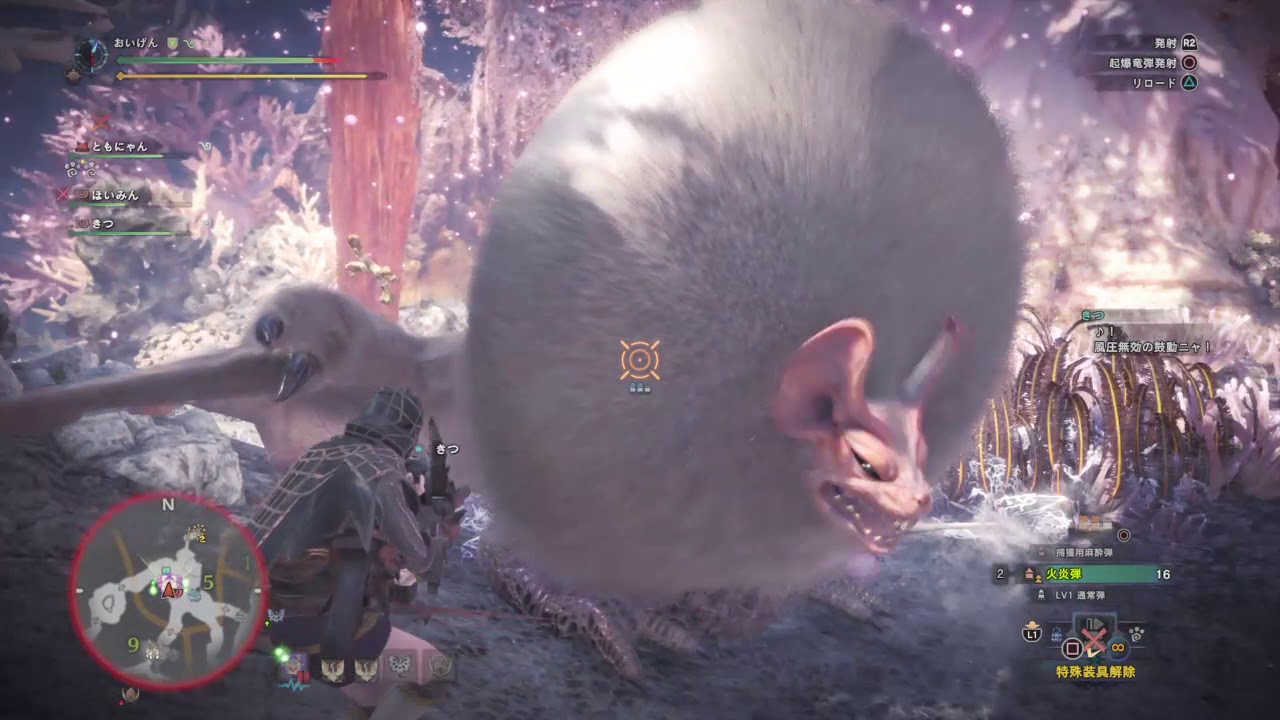Click the L1 shortcut icon
Viewport: 1280px width, 720px height.
click(x=1030, y=635)
